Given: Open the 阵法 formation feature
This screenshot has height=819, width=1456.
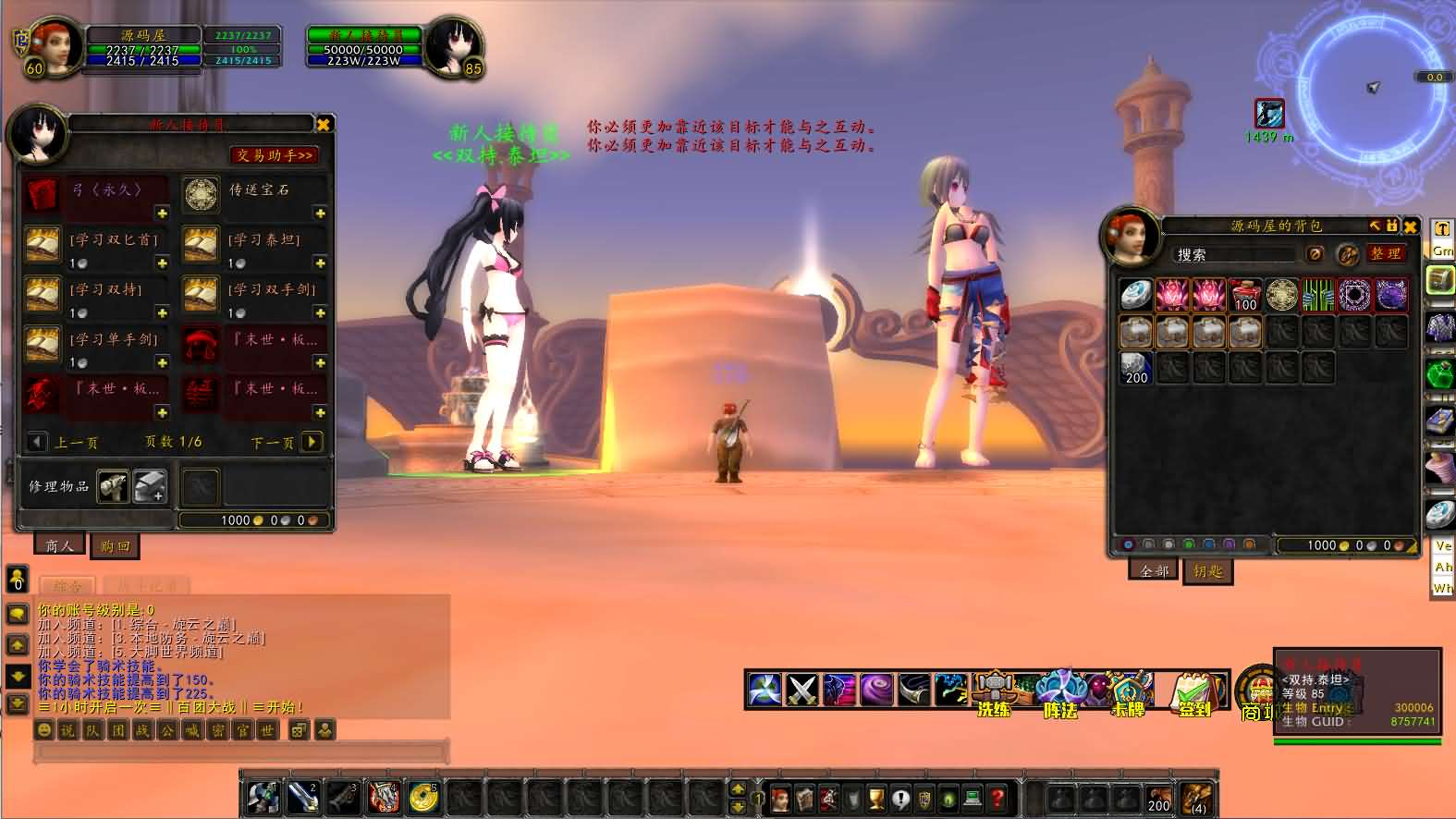Looking at the screenshot, I should point(1060,691).
